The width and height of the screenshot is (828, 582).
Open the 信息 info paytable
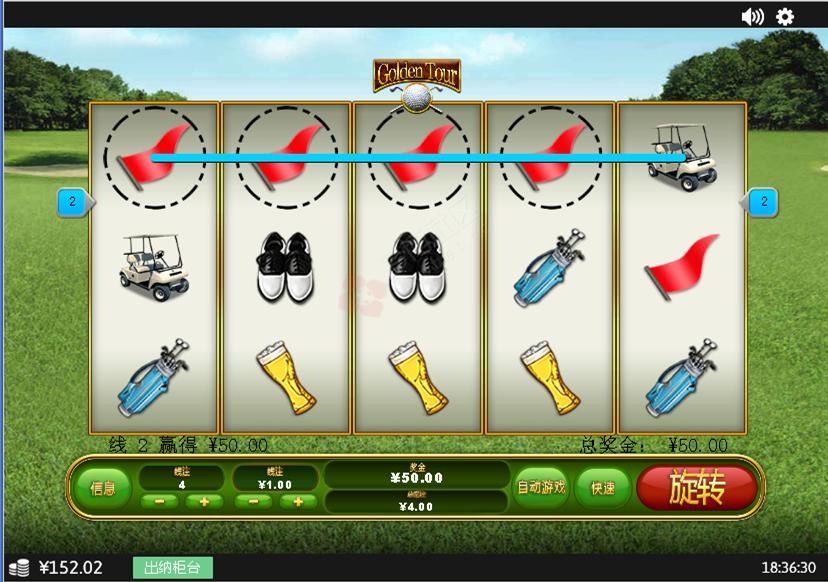click(103, 488)
